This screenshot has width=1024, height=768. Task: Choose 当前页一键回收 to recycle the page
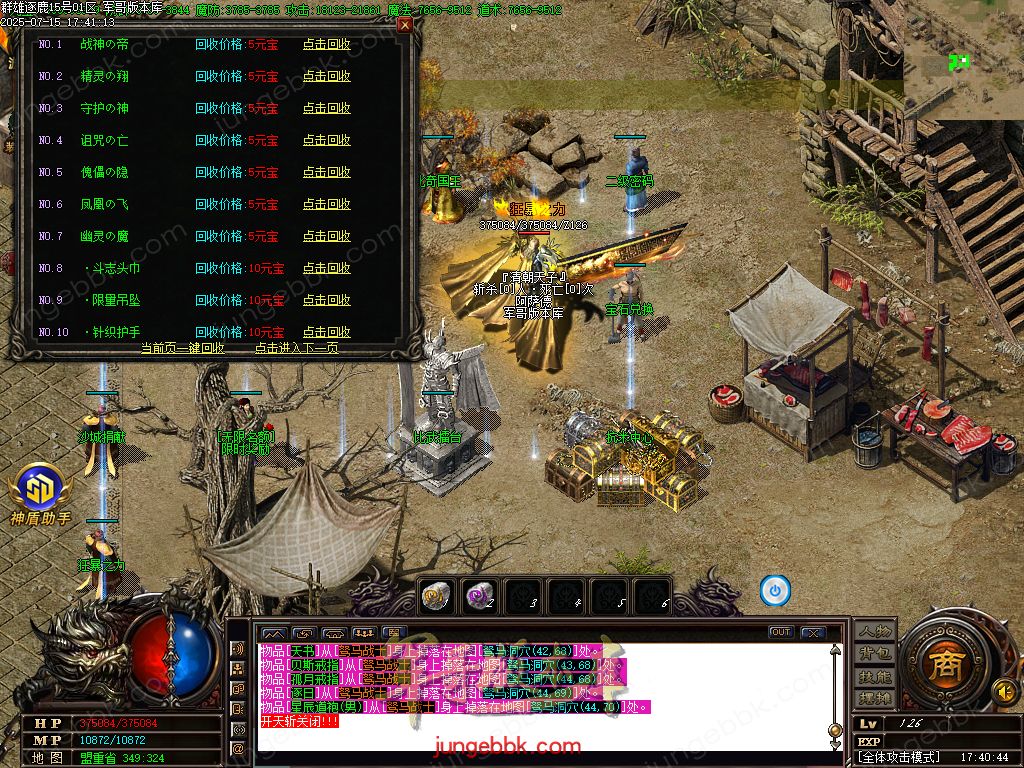[x=182, y=348]
